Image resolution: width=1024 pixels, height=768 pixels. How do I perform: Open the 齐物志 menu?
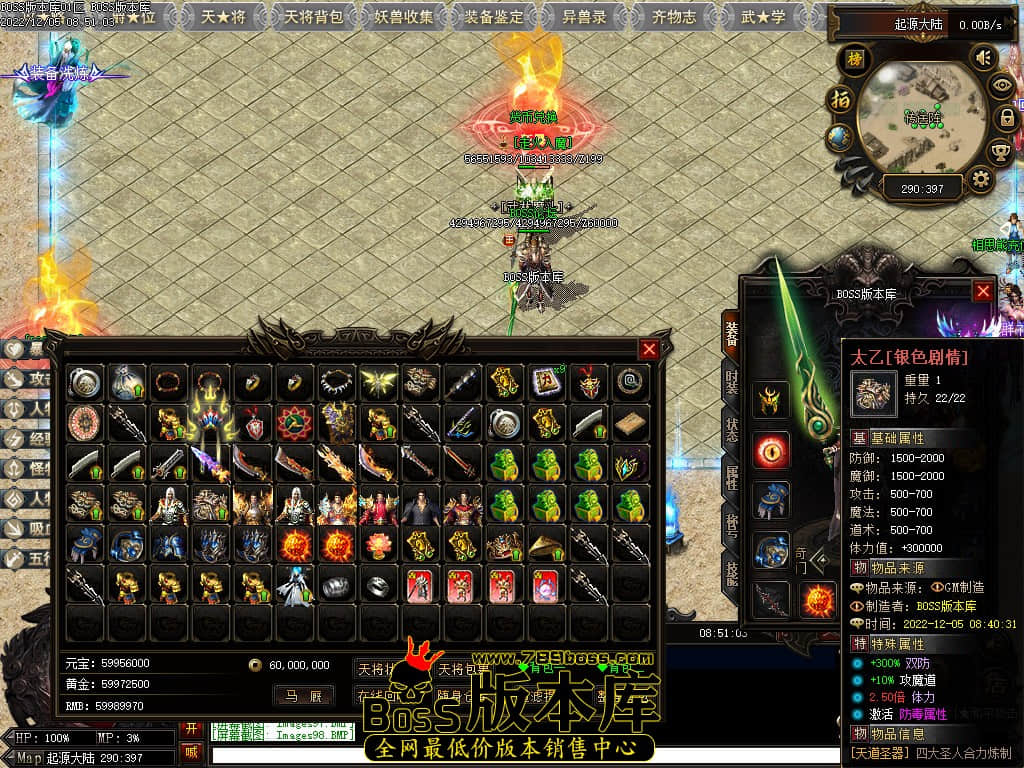point(674,16)
